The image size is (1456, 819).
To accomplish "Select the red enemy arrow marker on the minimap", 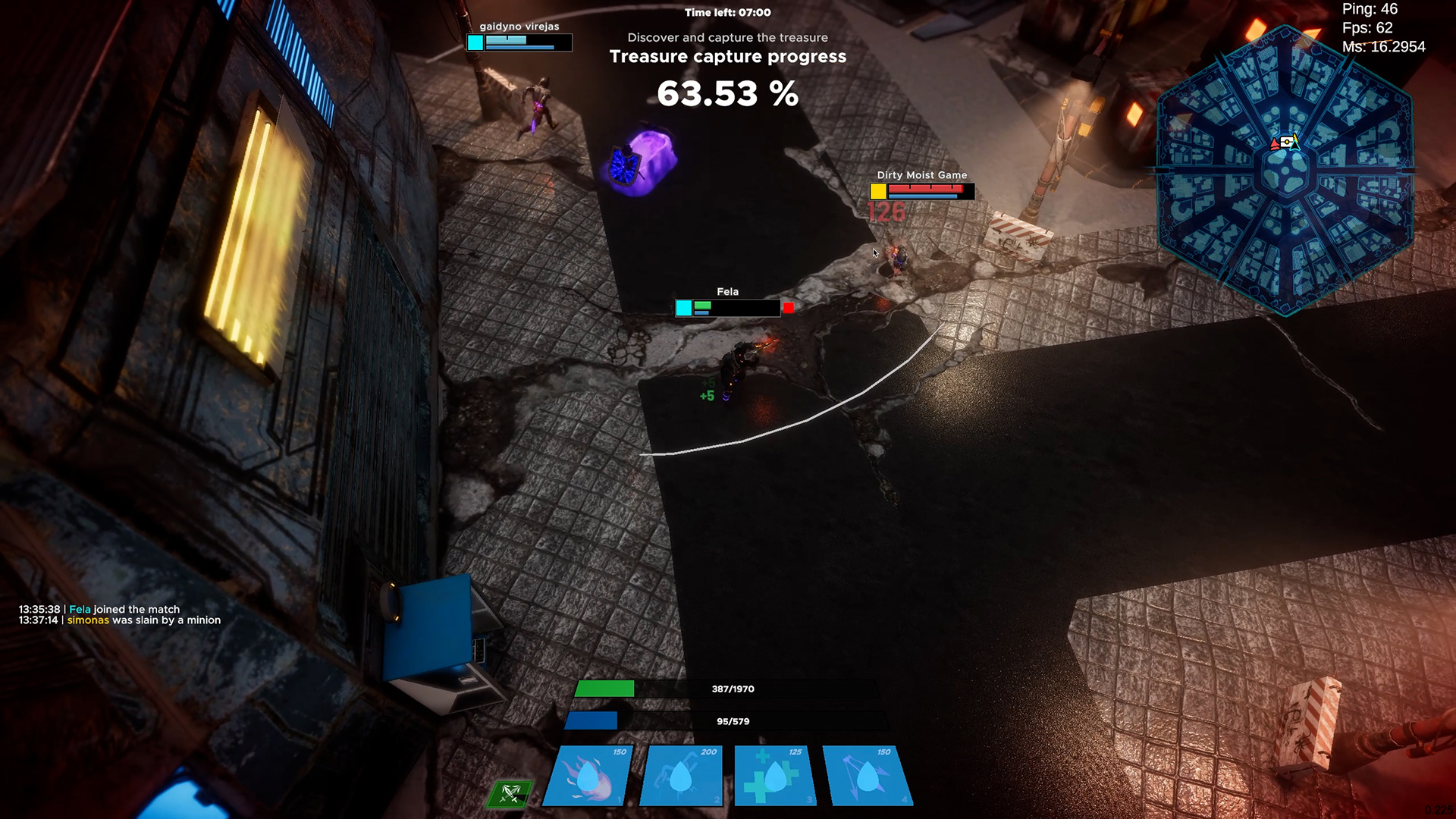I will coord(1275,144).
